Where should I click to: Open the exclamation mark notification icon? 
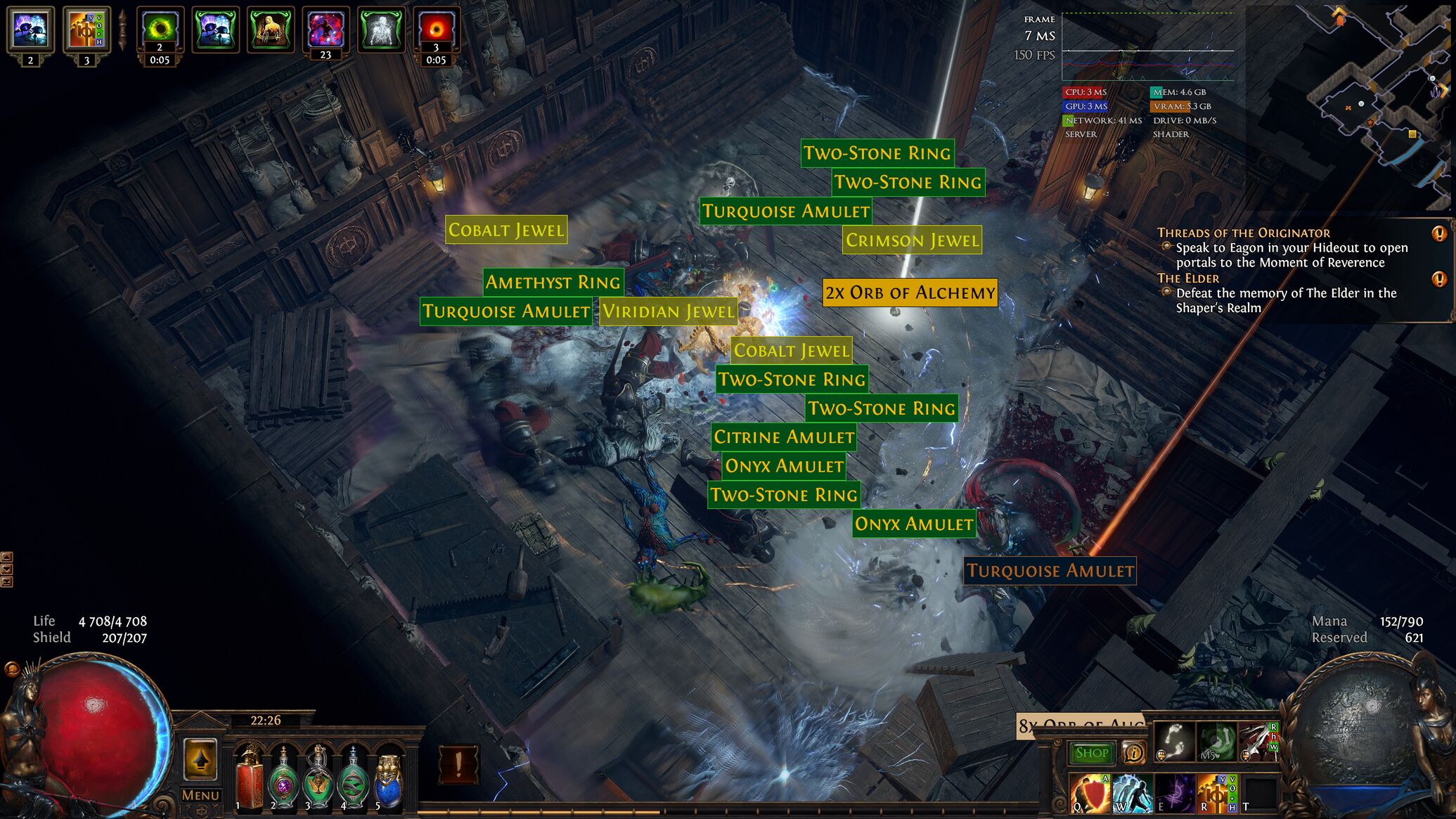458,764
